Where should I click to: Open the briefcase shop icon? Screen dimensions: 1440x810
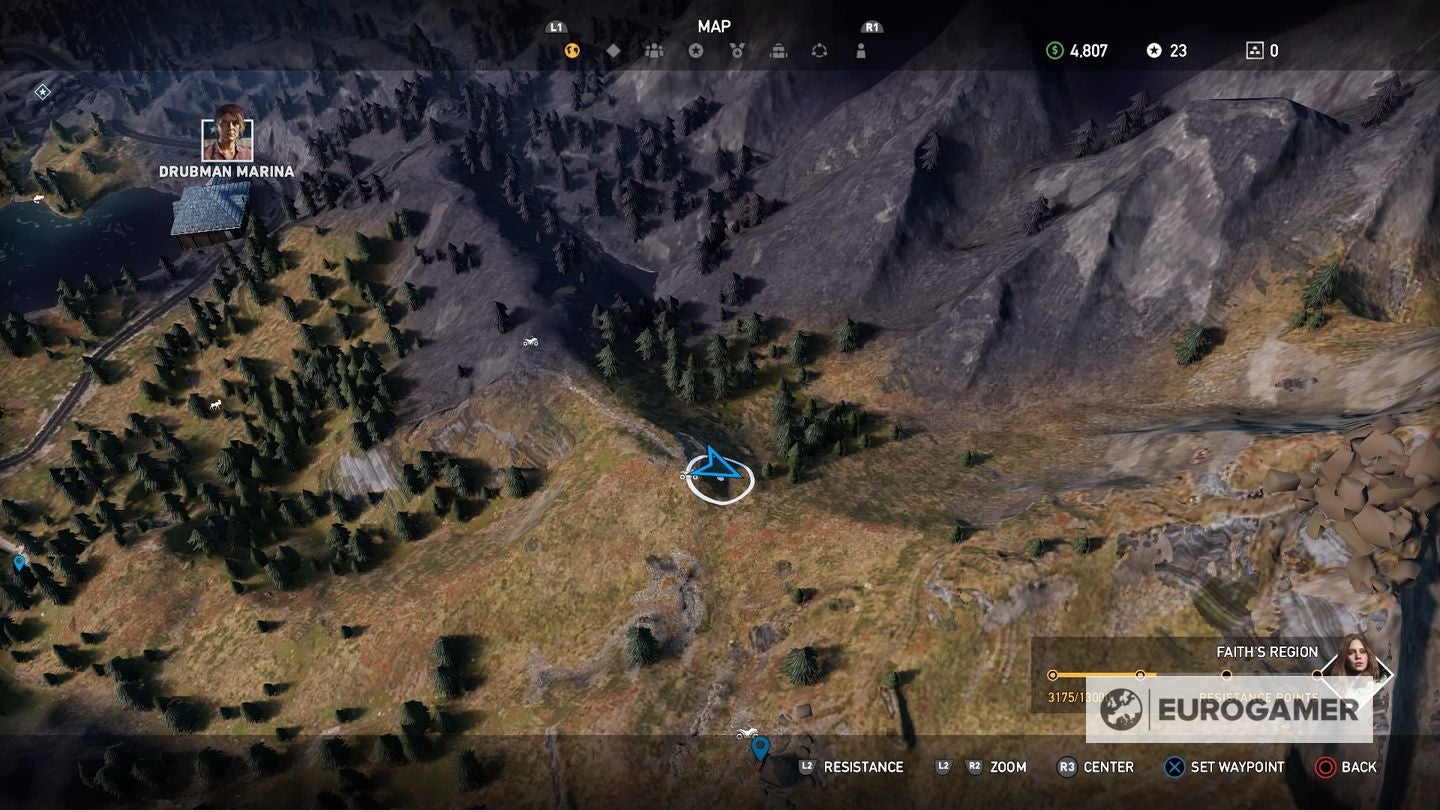click(780, 49)
